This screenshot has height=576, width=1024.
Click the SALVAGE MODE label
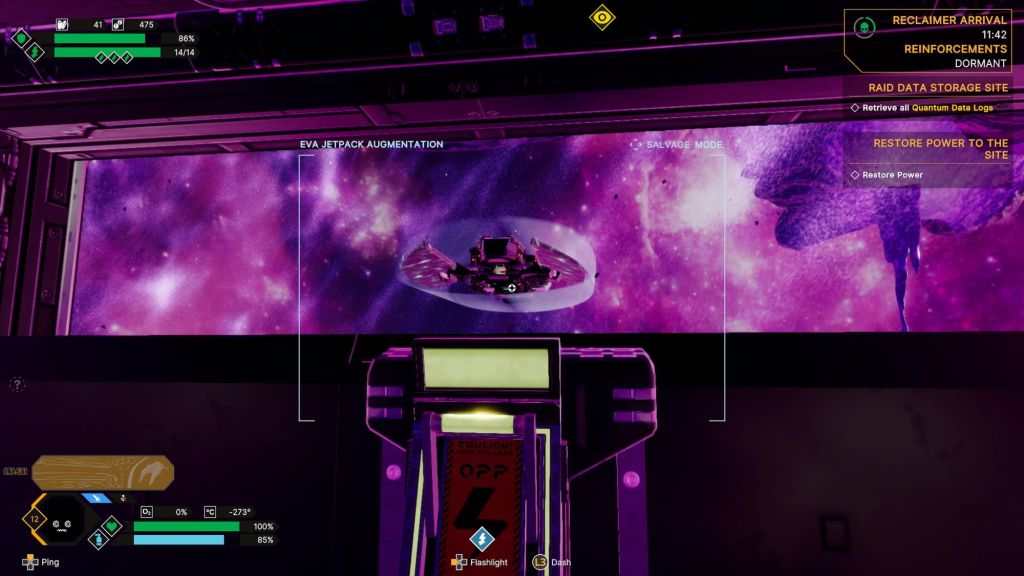click(x=676, y=145)
